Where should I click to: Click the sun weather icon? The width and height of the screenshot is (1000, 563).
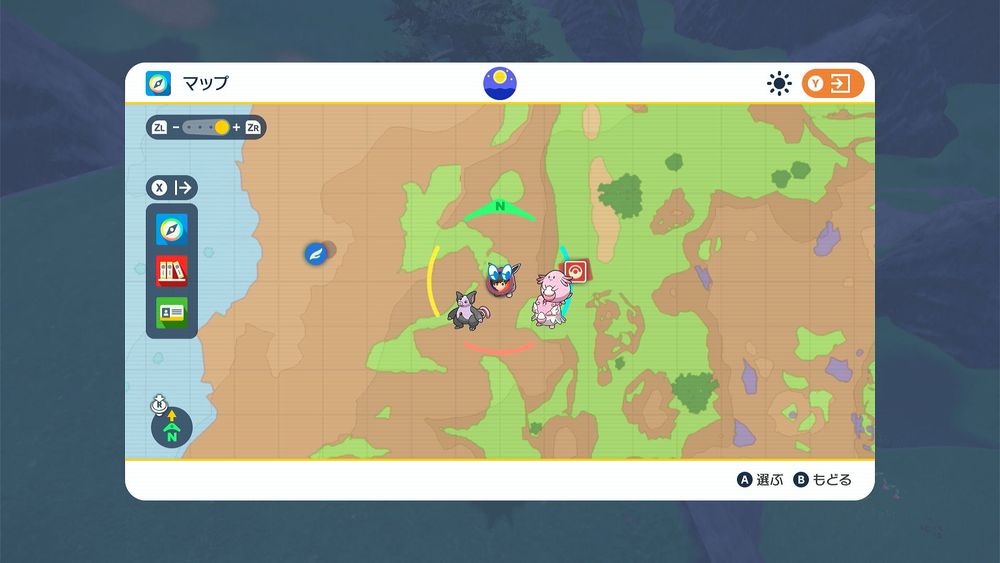(x=779, y=84)
